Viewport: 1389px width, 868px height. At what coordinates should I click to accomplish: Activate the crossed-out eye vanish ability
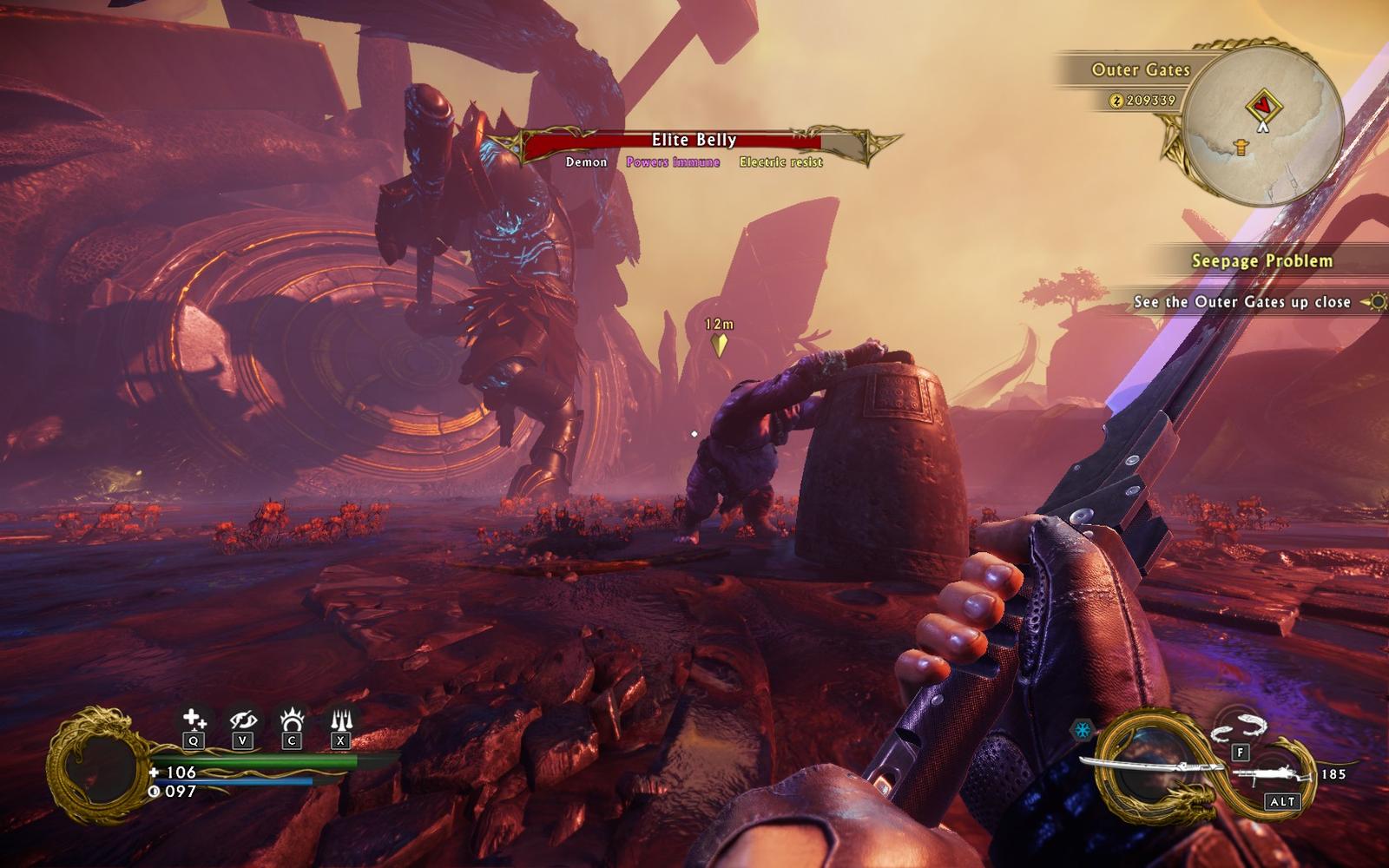click(242, 720)
